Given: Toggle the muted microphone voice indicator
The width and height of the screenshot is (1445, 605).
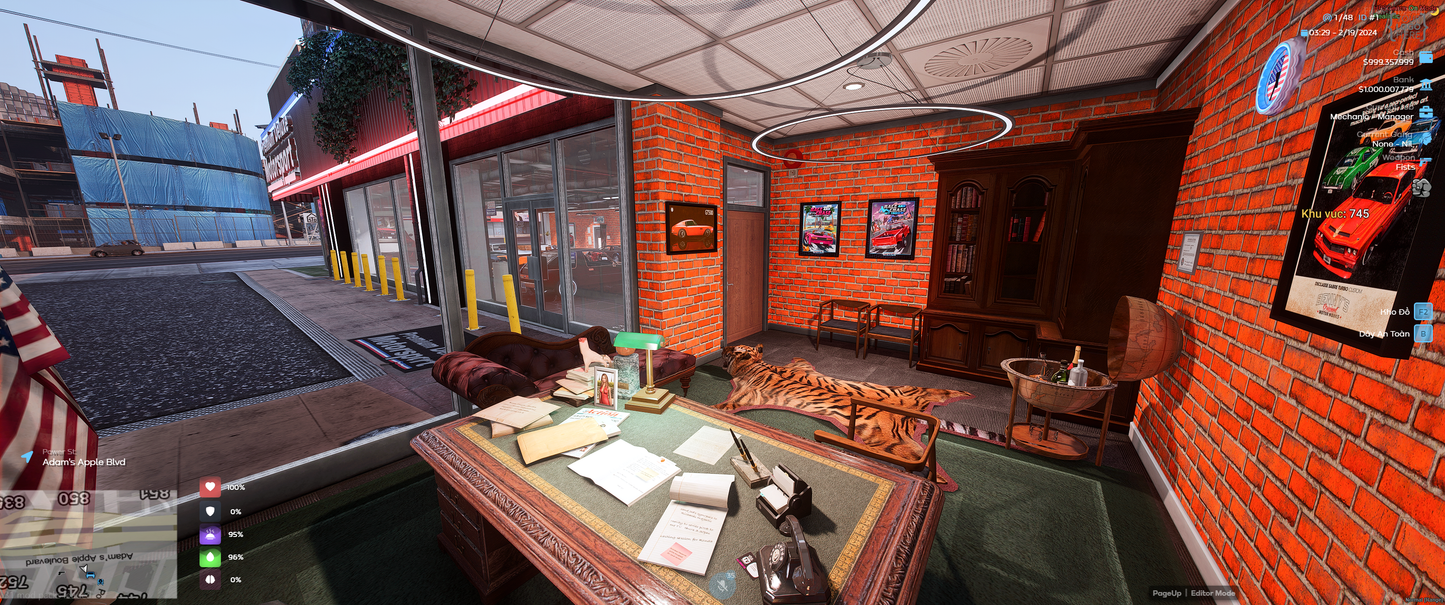Looking at the screenshot, I should point(723,584).
